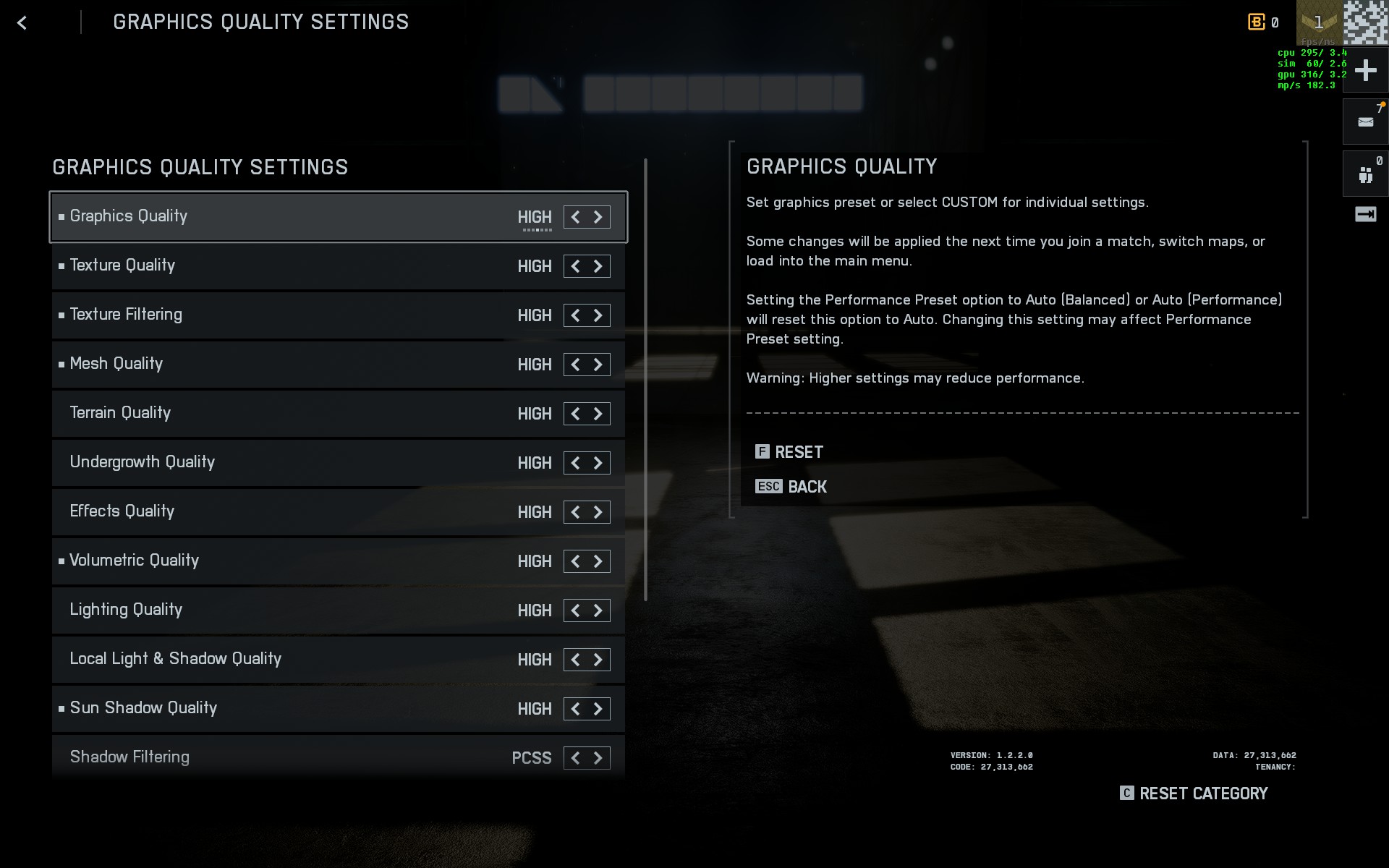1389x868 pixels.
Task: Open the squad members icon
Action: click(1365, 174)
